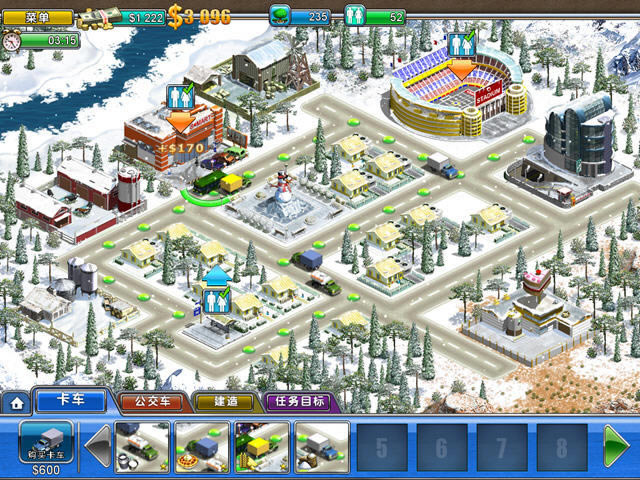Select the blue truck thumbnail

coord(203,445)
